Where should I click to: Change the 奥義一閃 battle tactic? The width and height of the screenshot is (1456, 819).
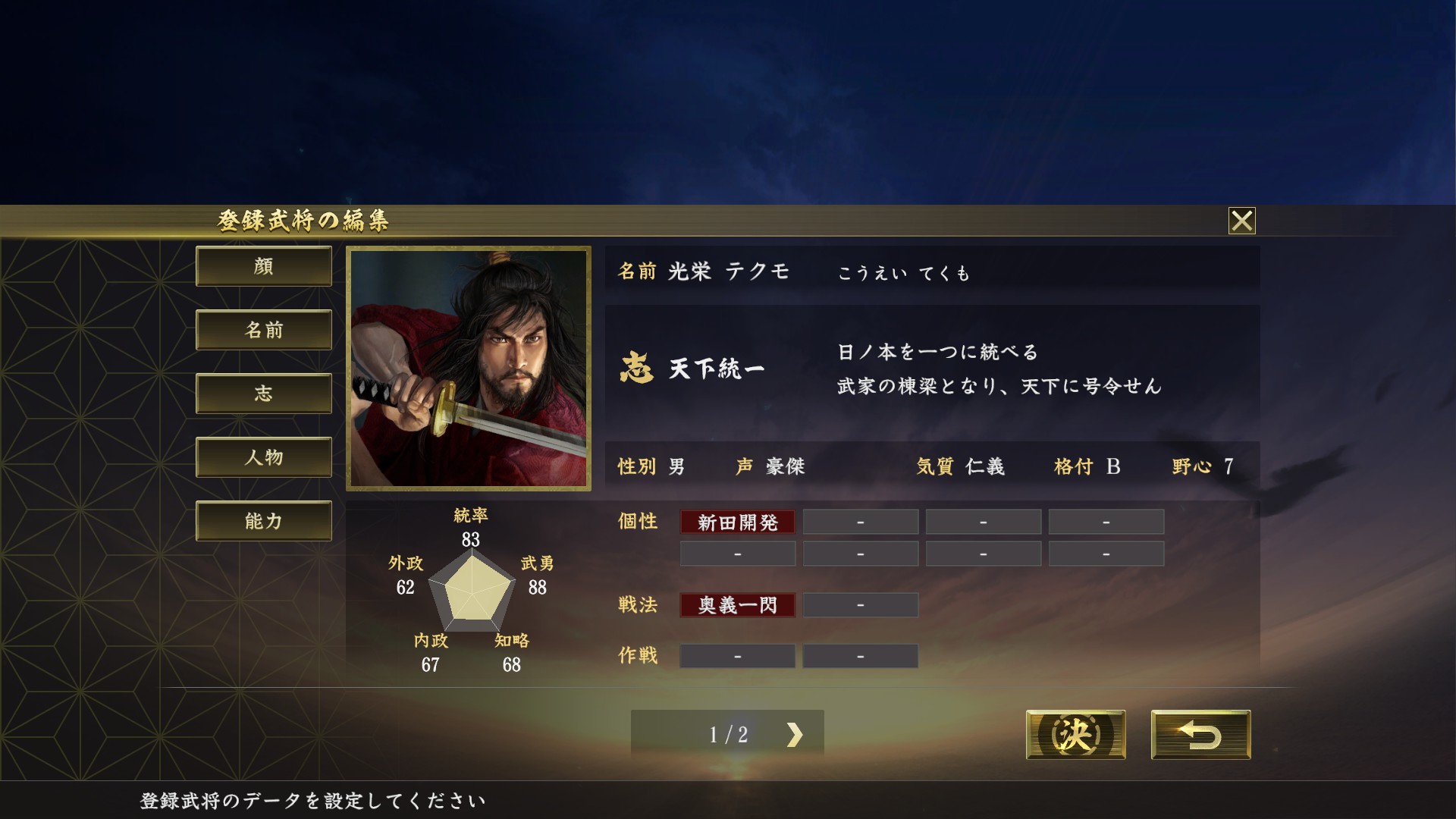(736, 604)
